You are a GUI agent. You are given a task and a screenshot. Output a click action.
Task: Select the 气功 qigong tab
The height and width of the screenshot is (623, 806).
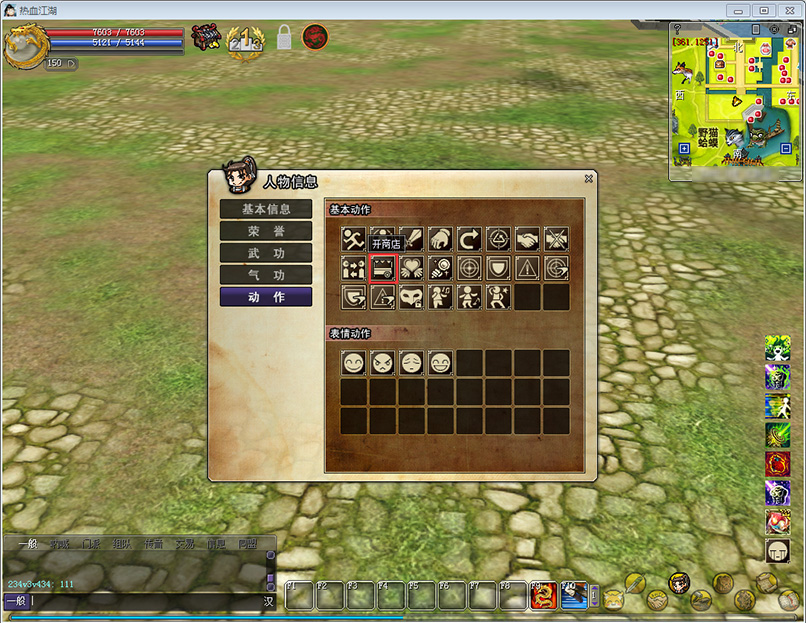(266, 275)
